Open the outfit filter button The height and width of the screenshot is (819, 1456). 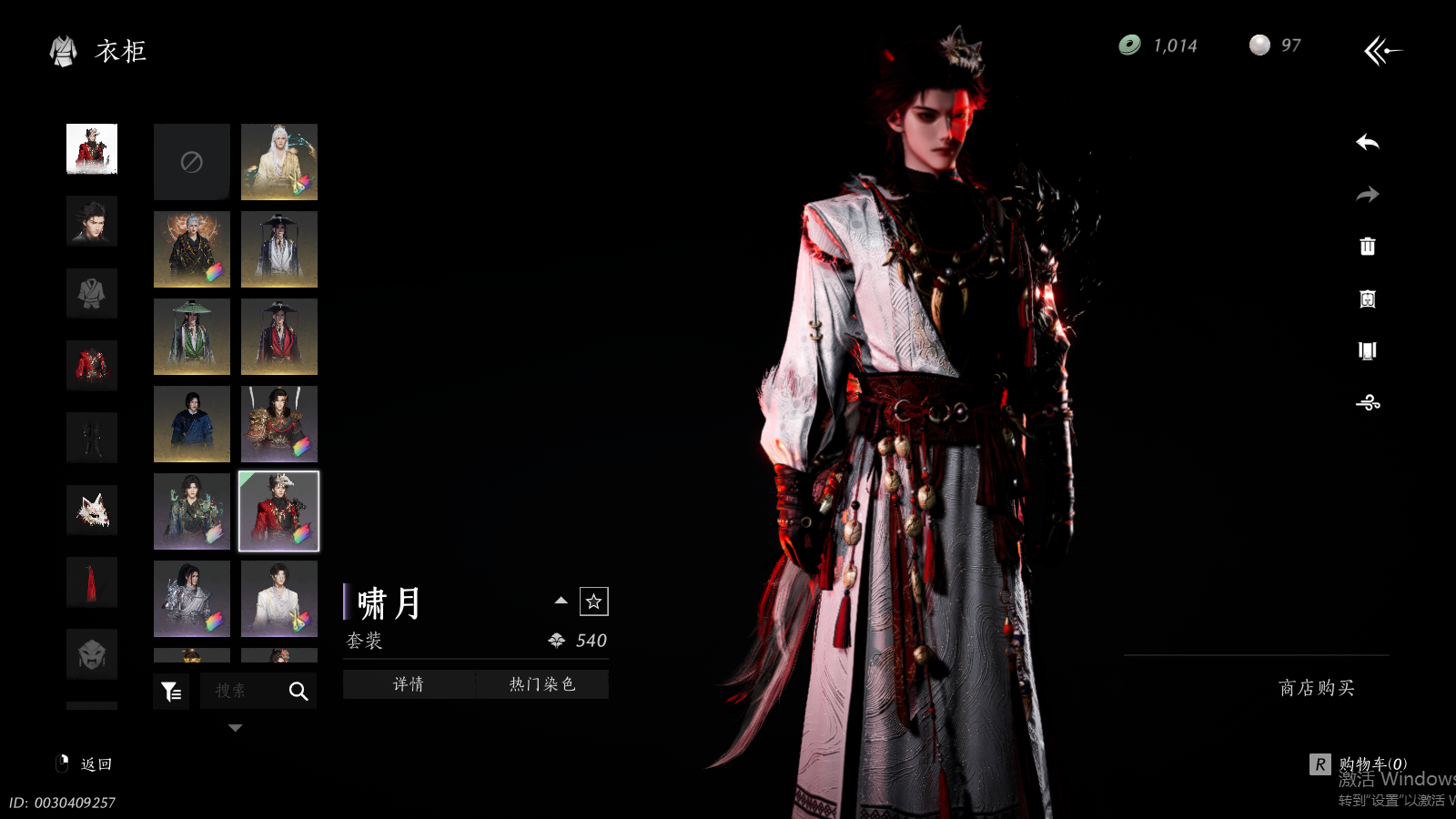[x=171, y=692]
